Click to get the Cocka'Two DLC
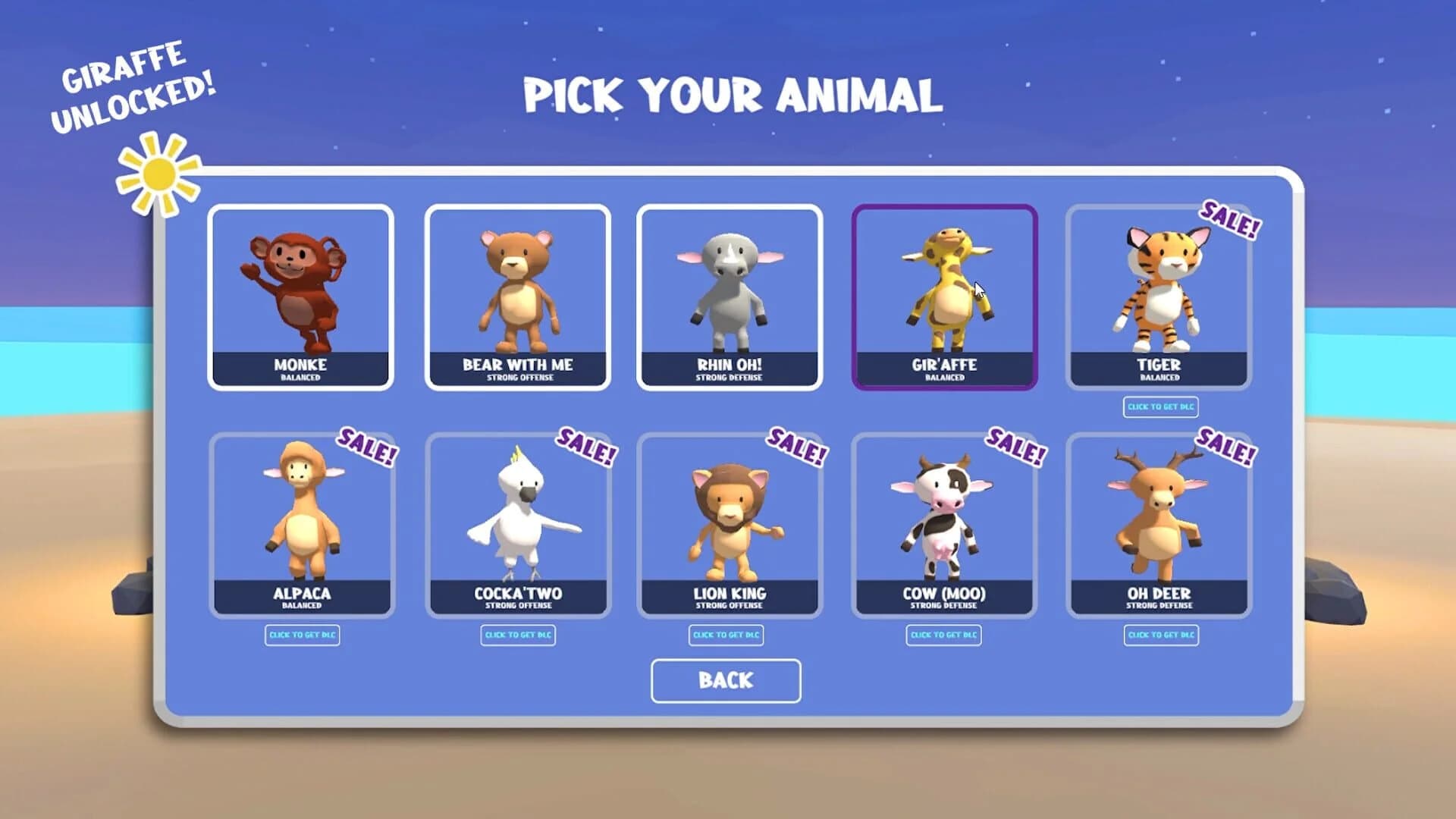Viewport: 1456px width, 819px height. click(519, 635)
